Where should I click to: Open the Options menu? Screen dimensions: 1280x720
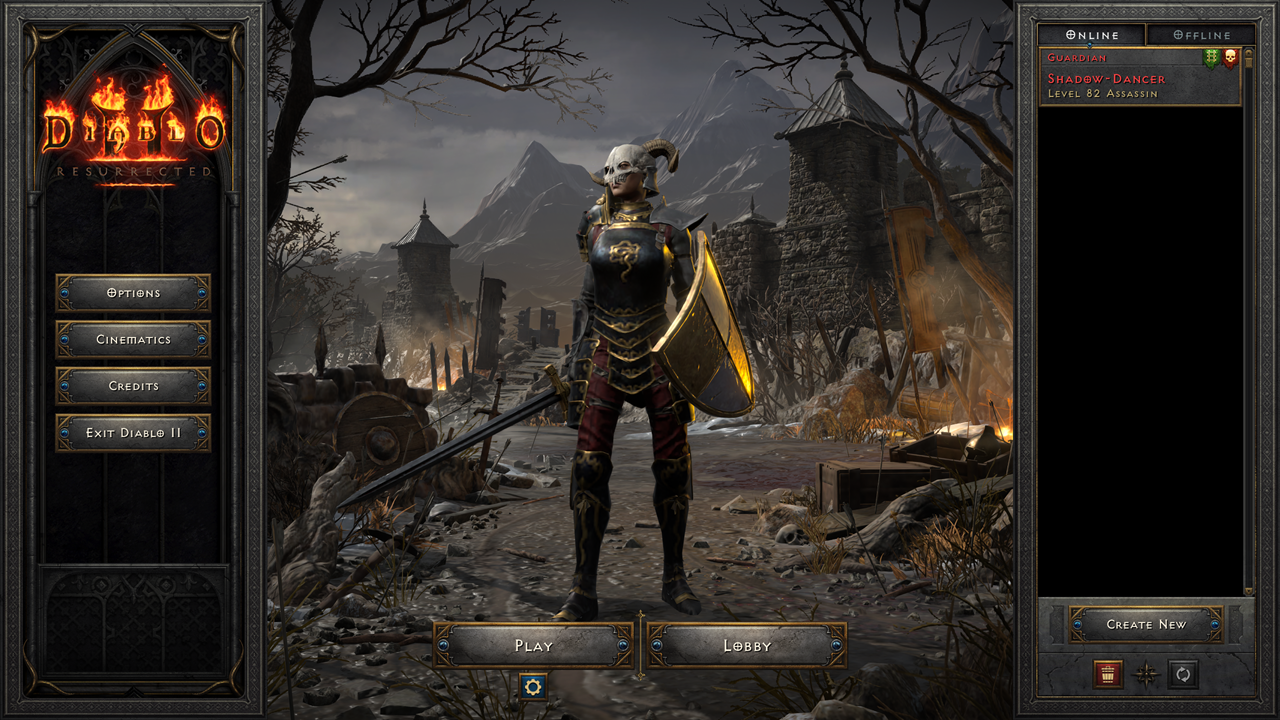point(135,293)
